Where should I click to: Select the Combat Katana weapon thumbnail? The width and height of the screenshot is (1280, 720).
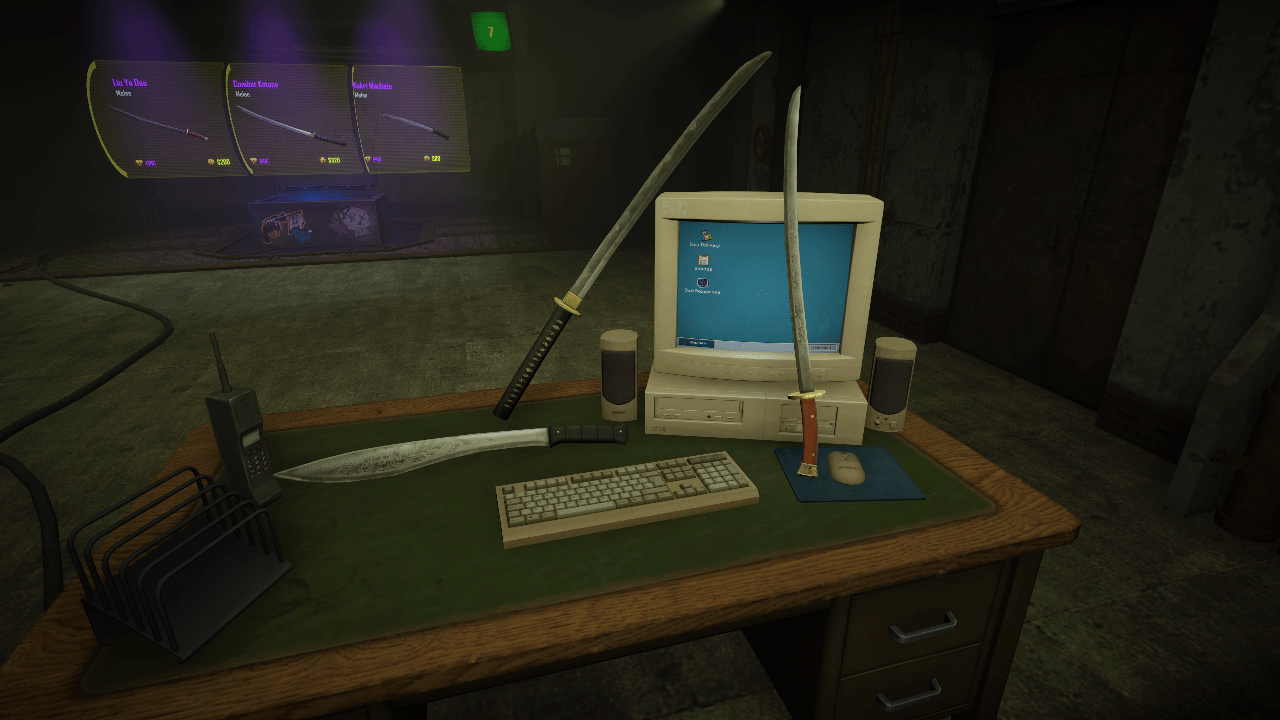point(291,125)
